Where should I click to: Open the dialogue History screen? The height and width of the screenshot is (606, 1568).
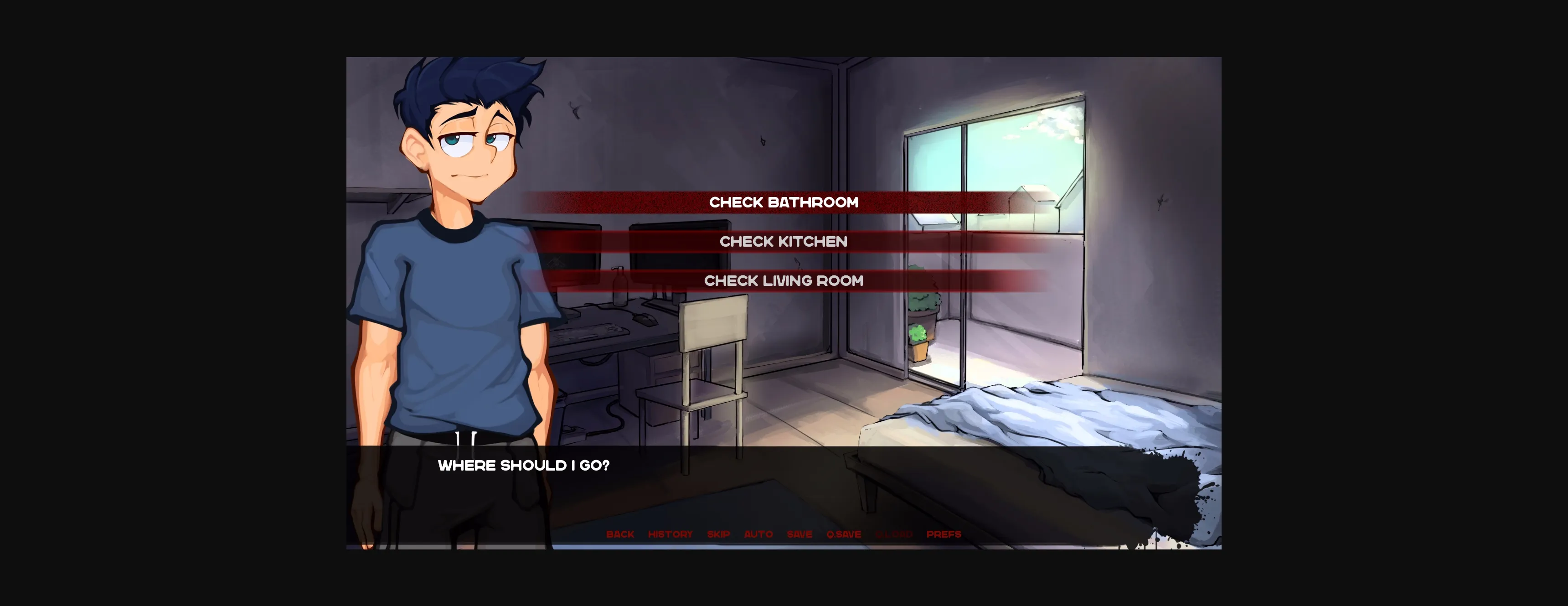click(x=671, y=534)
